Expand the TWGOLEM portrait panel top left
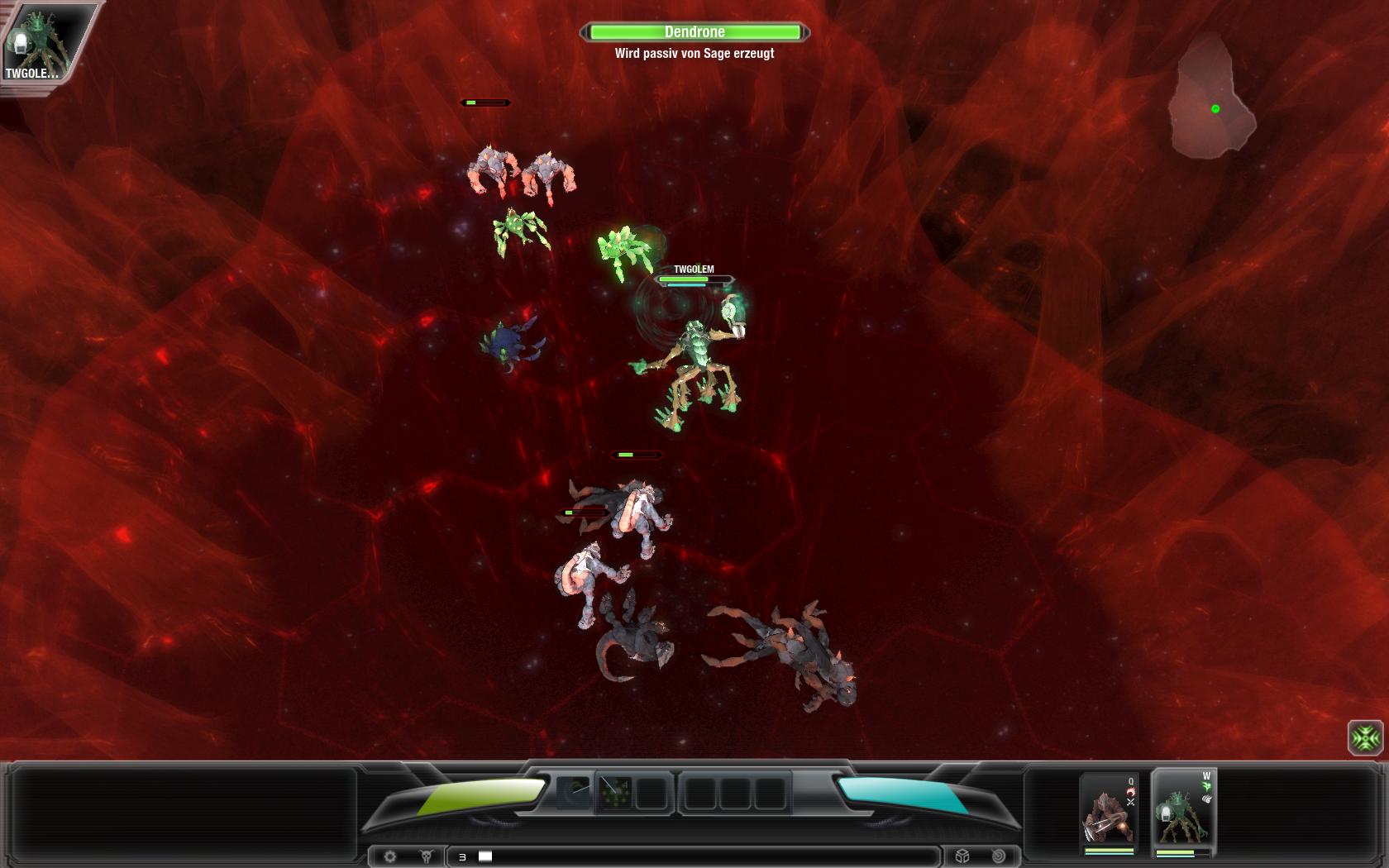 (45, 41)
